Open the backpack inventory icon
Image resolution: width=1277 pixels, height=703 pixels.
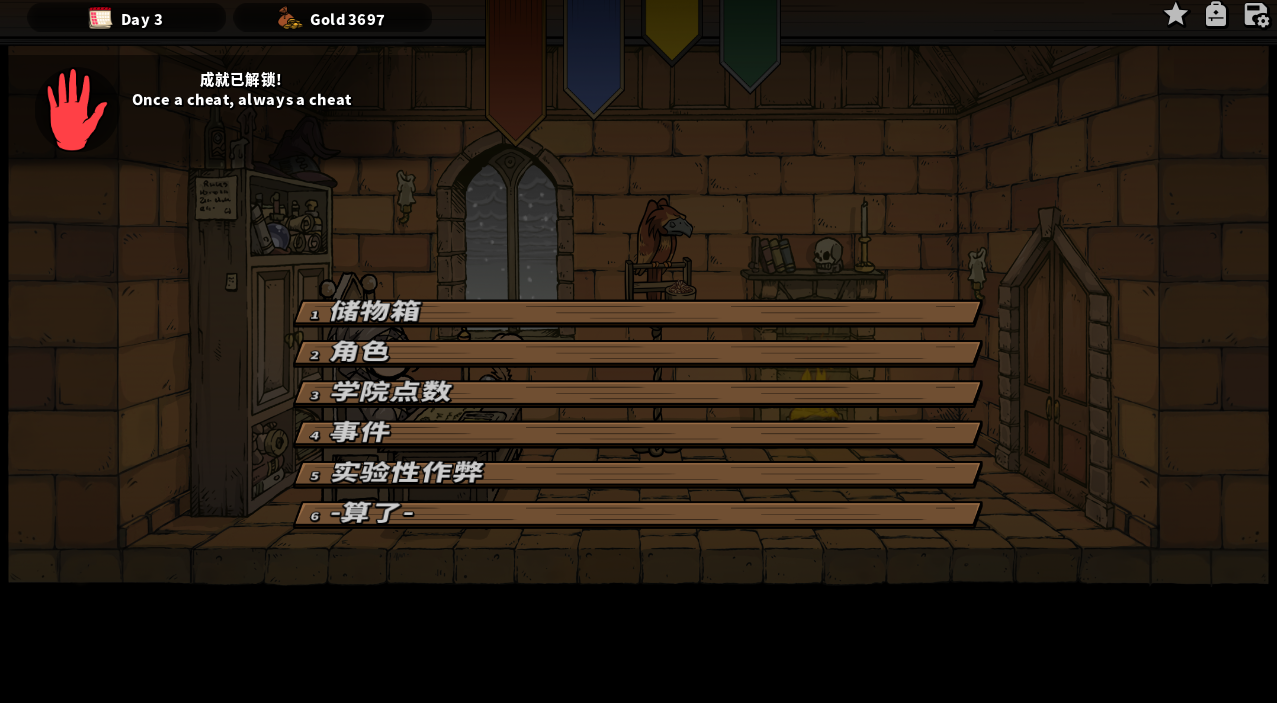click(x=1216, y=14)
